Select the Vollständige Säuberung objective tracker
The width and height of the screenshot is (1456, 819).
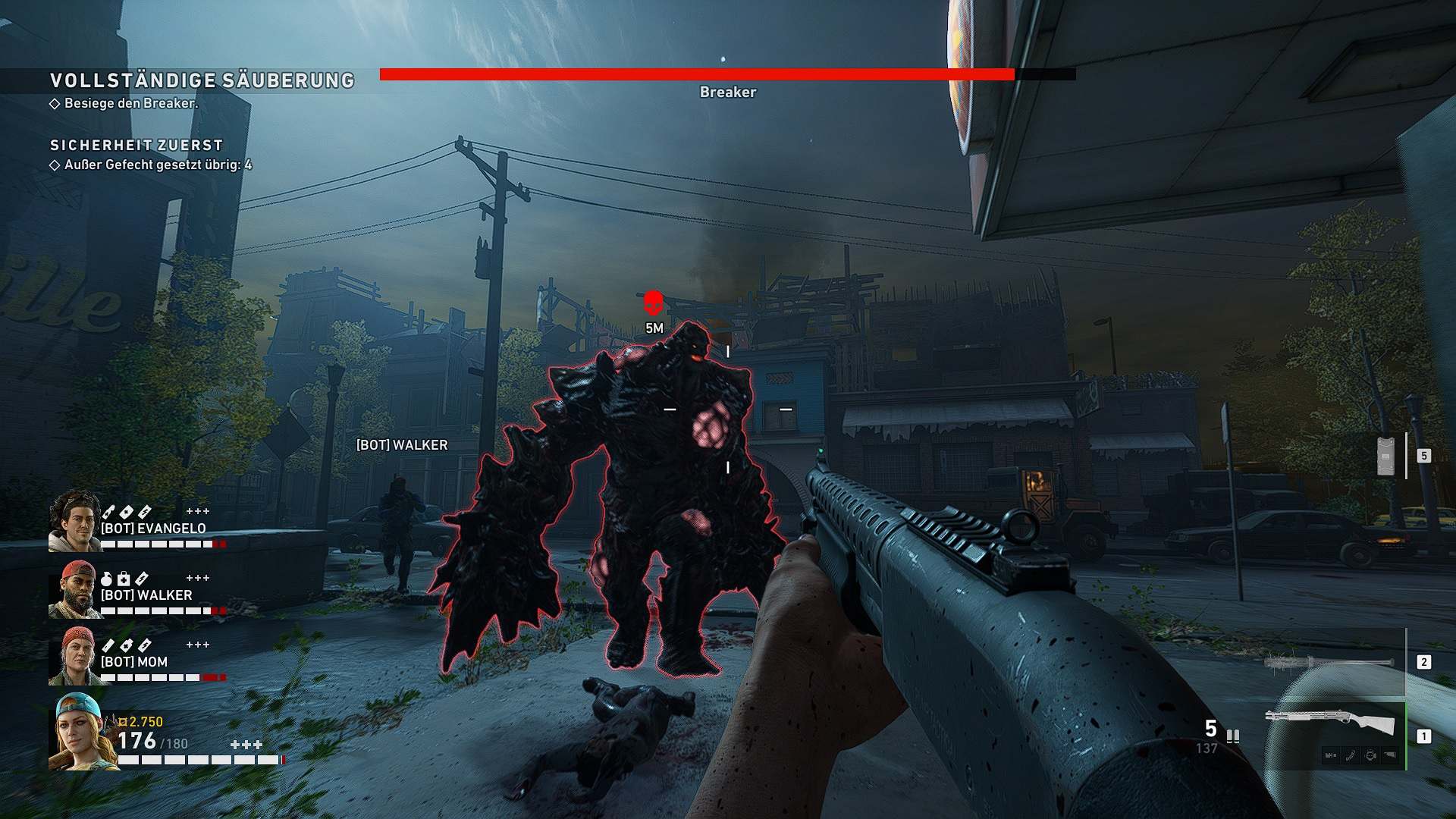pos(202,80)
